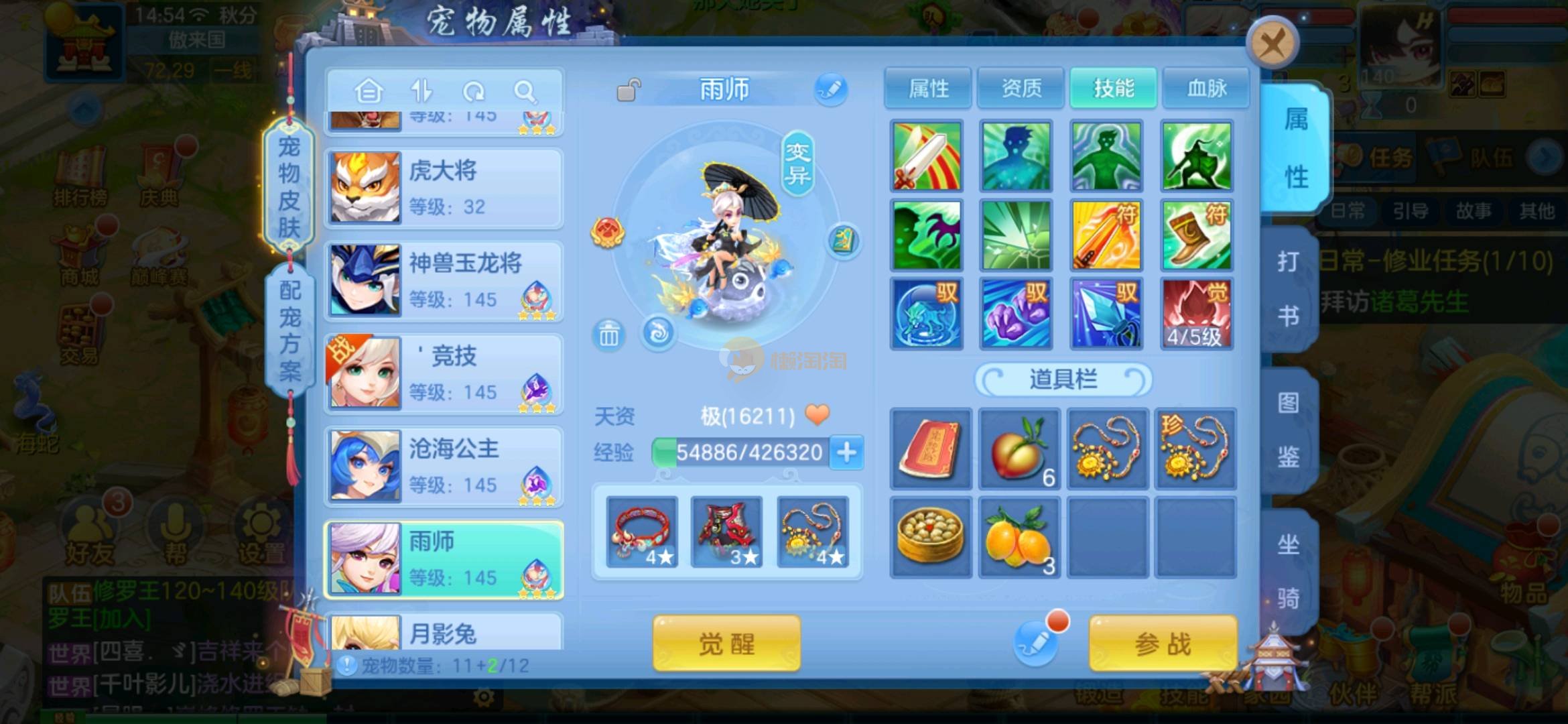
Task: Tap the sword slash skill icon
Action: tap(926, 156)
